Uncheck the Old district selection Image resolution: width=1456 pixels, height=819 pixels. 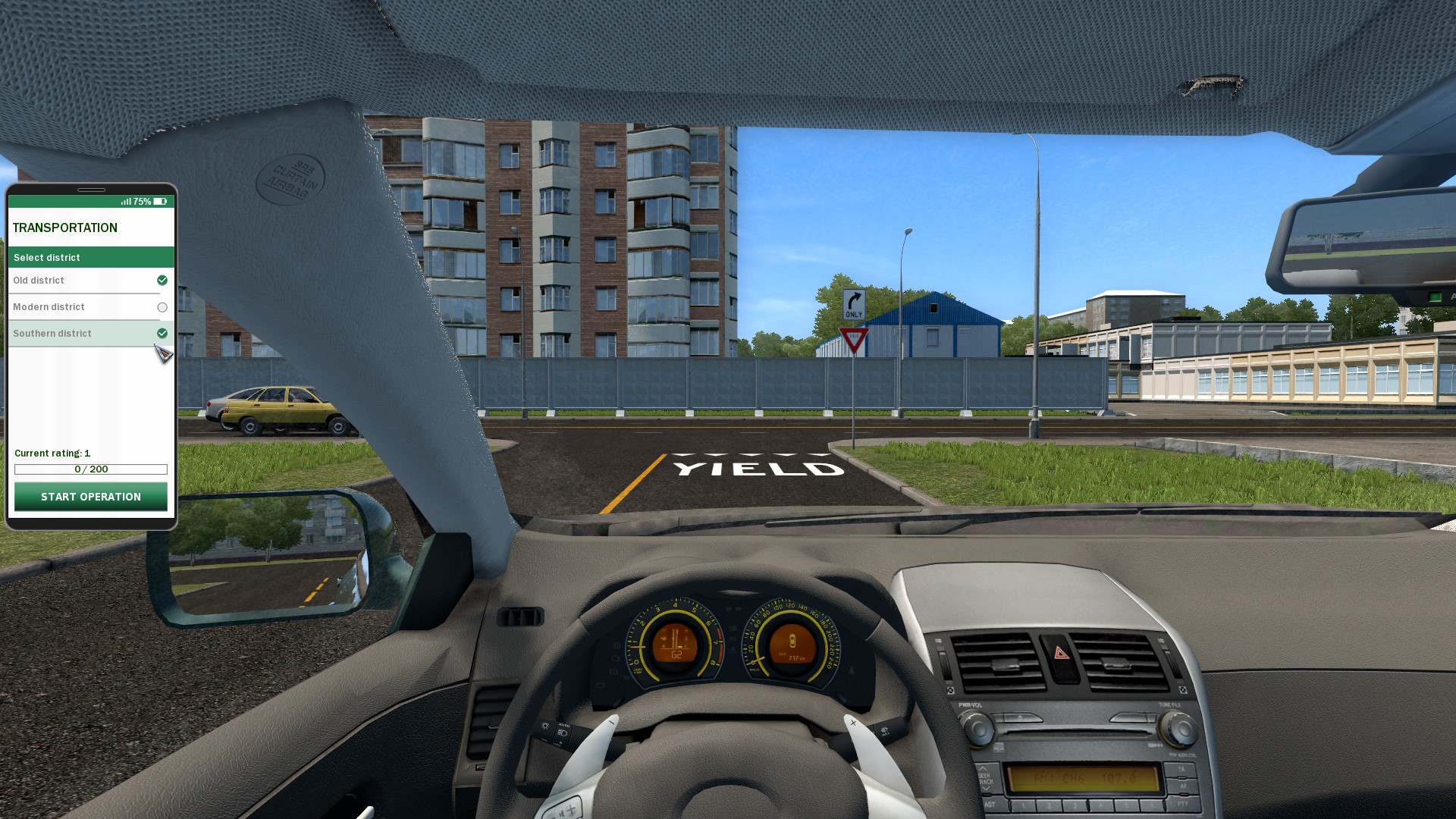(162, 281)
